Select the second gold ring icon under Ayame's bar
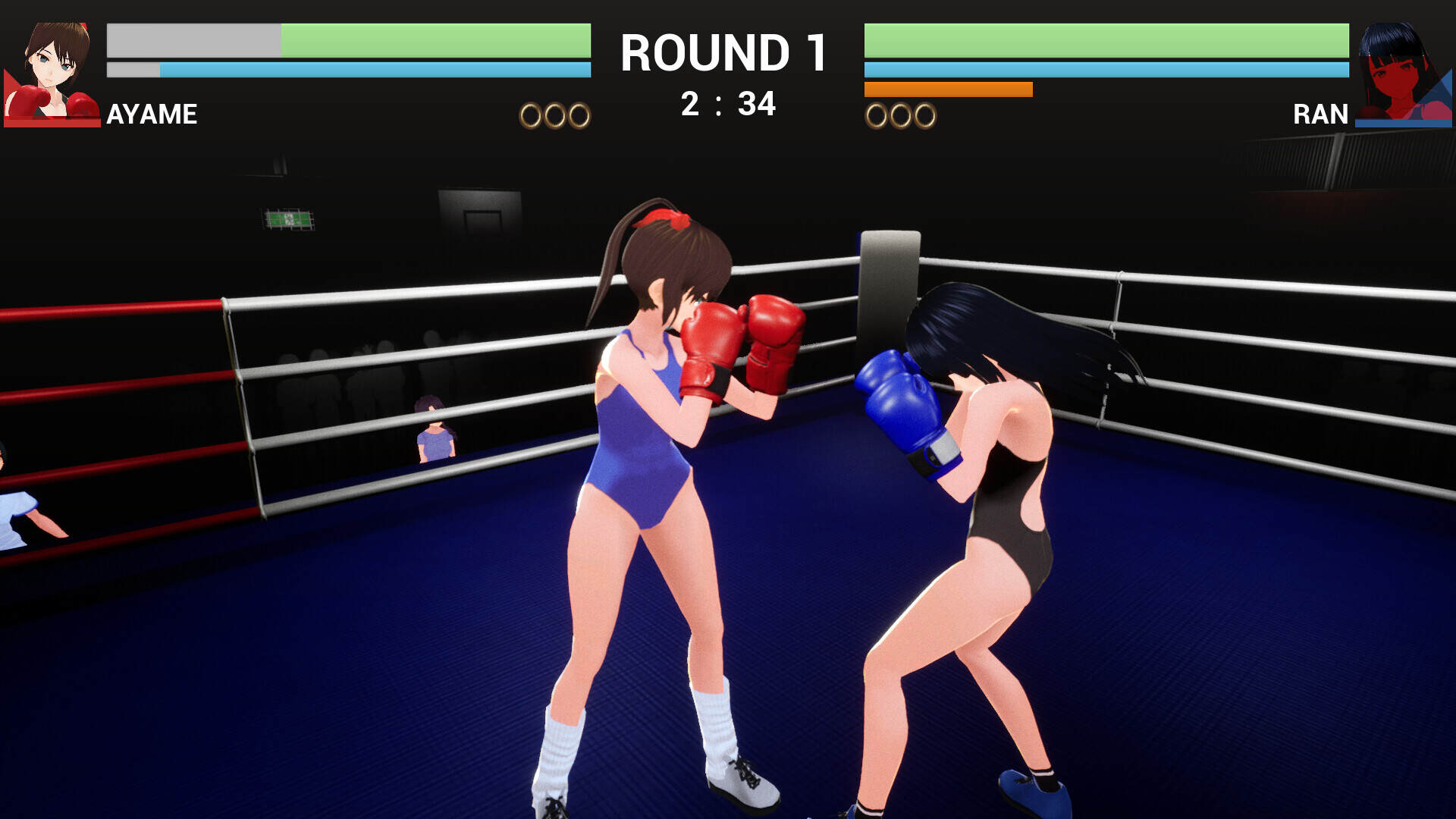This screenshot has height=819, width=1456. coord(554,115)
